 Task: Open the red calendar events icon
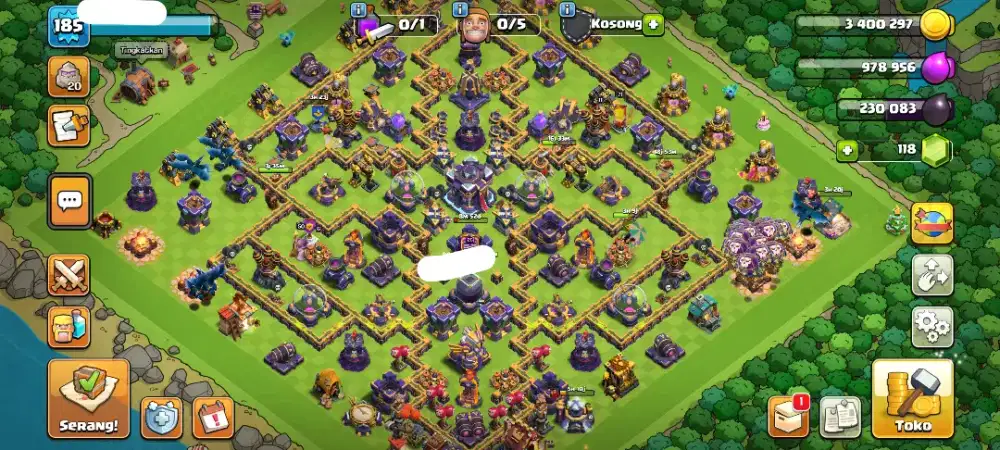(212, 417)
